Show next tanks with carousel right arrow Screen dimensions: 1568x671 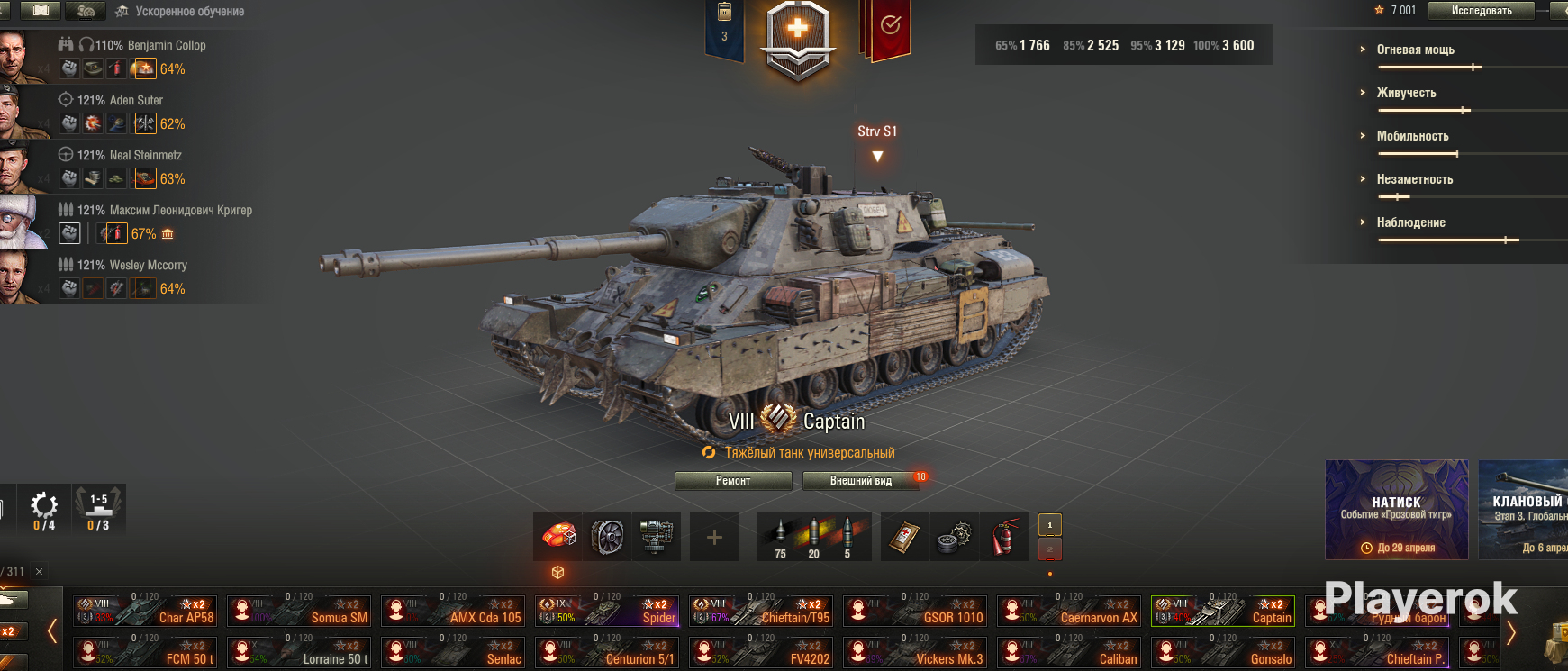1511,632
